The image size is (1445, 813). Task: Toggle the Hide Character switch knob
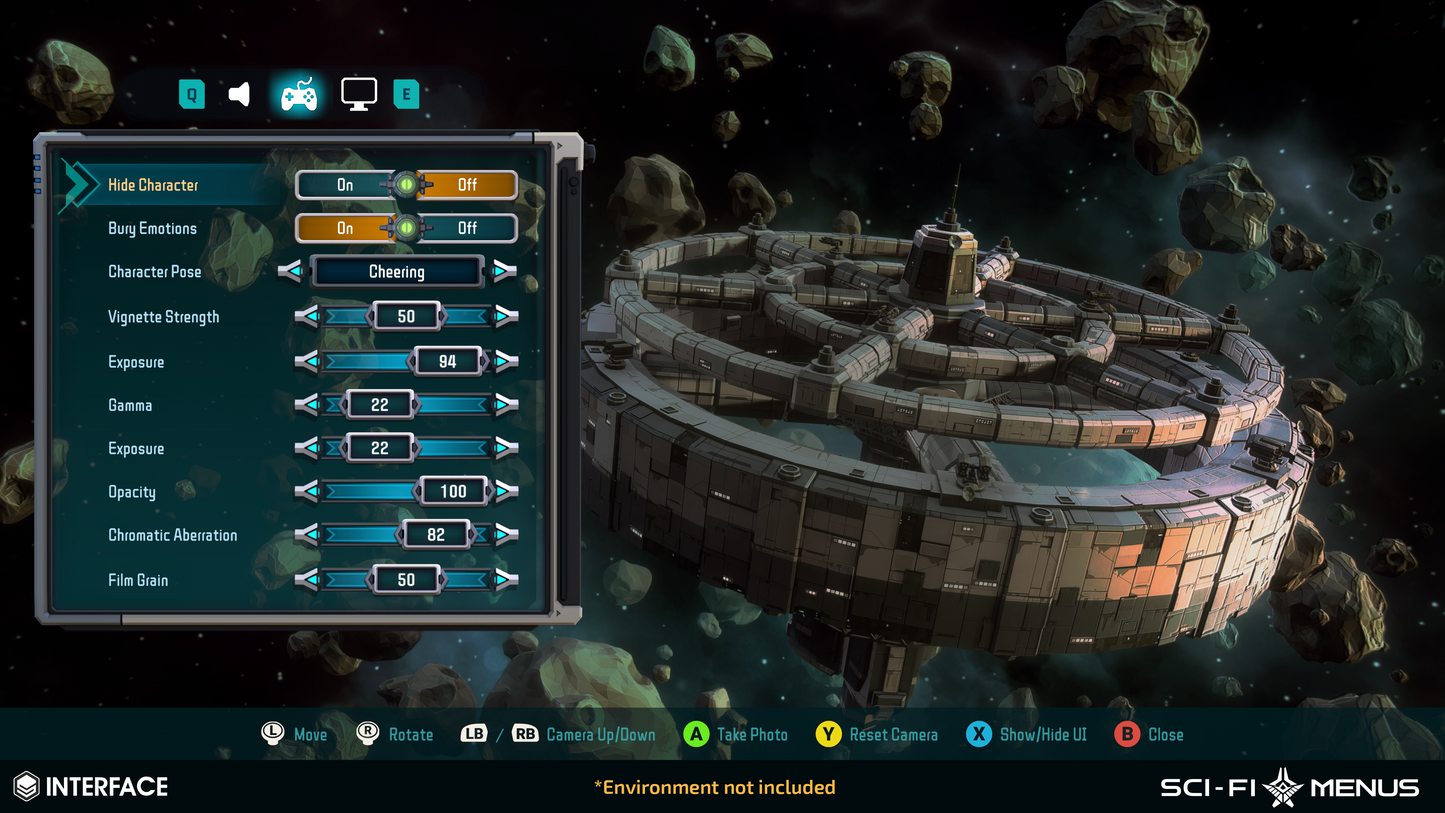pyautogui.click(x=407, y=184)
